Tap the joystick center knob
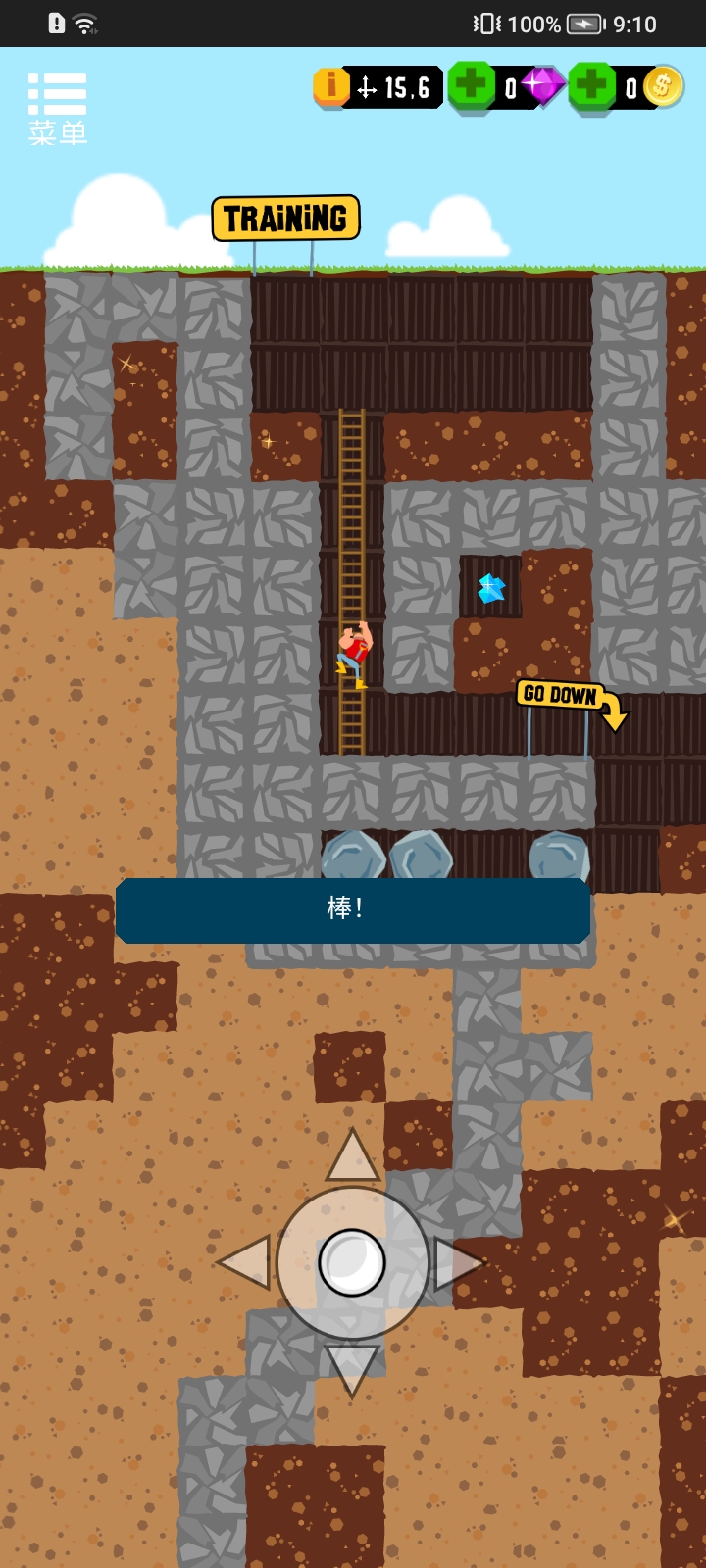The width and height of the screenshot is (706, 1568). [352, 1262]
